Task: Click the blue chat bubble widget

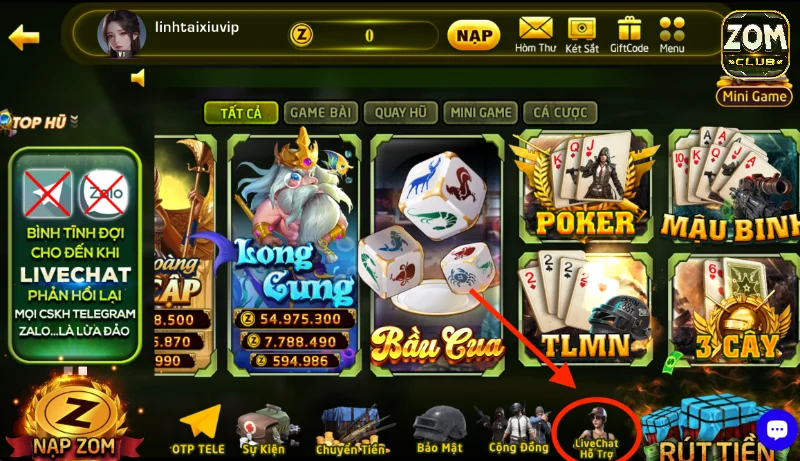Action: (776, 429)
